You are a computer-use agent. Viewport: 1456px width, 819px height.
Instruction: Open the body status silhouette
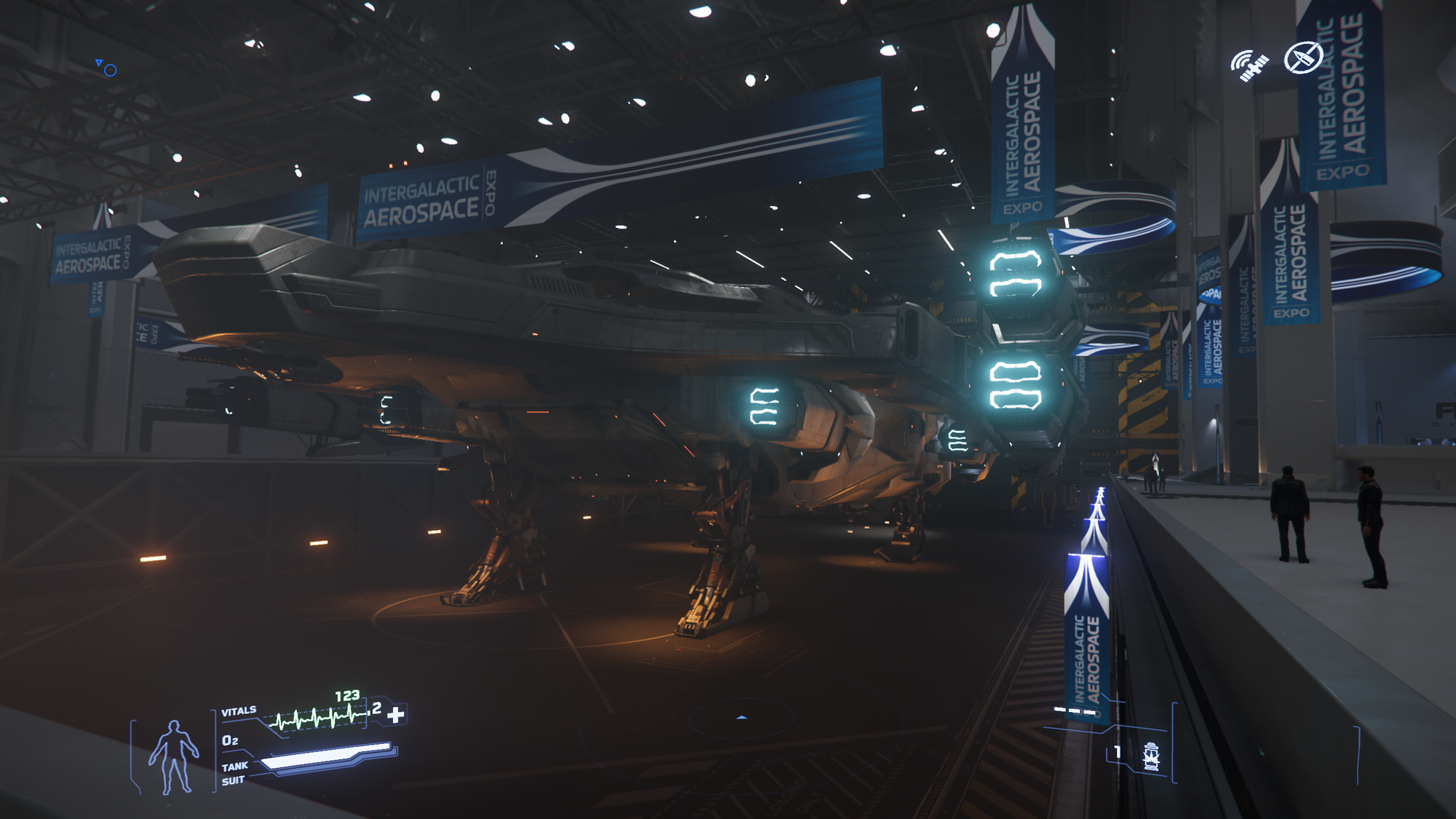(173, 756)
